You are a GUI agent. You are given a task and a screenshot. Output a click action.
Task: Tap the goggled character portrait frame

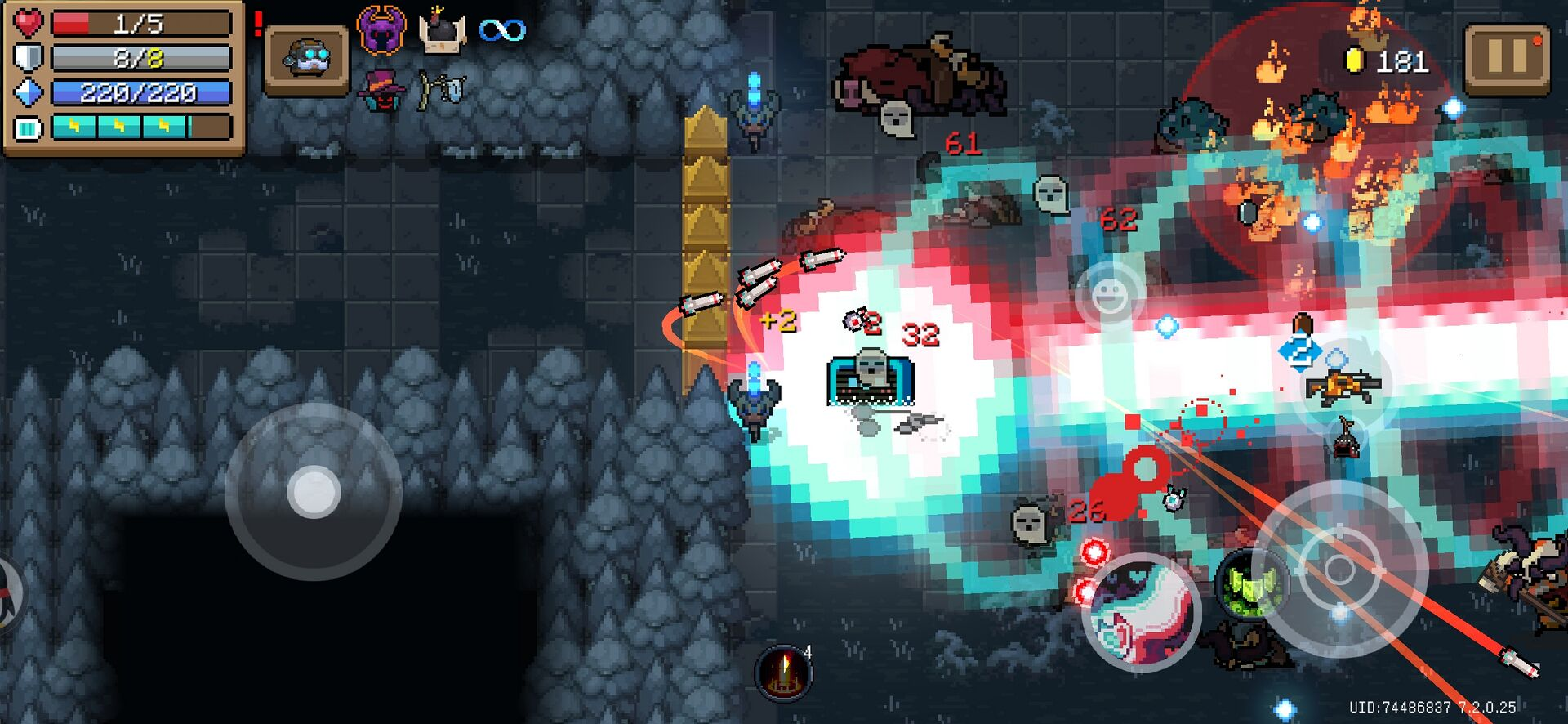(x=307, y=60)
